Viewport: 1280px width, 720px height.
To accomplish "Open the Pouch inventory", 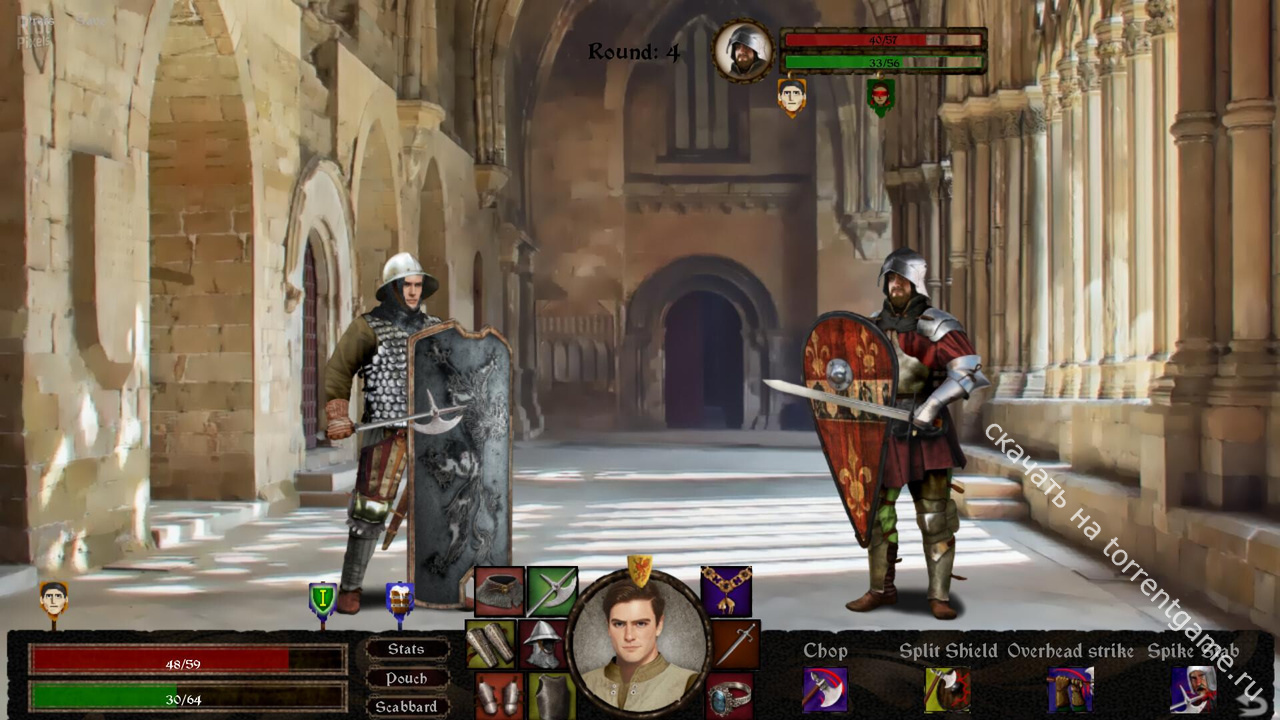I will point(406,678).
